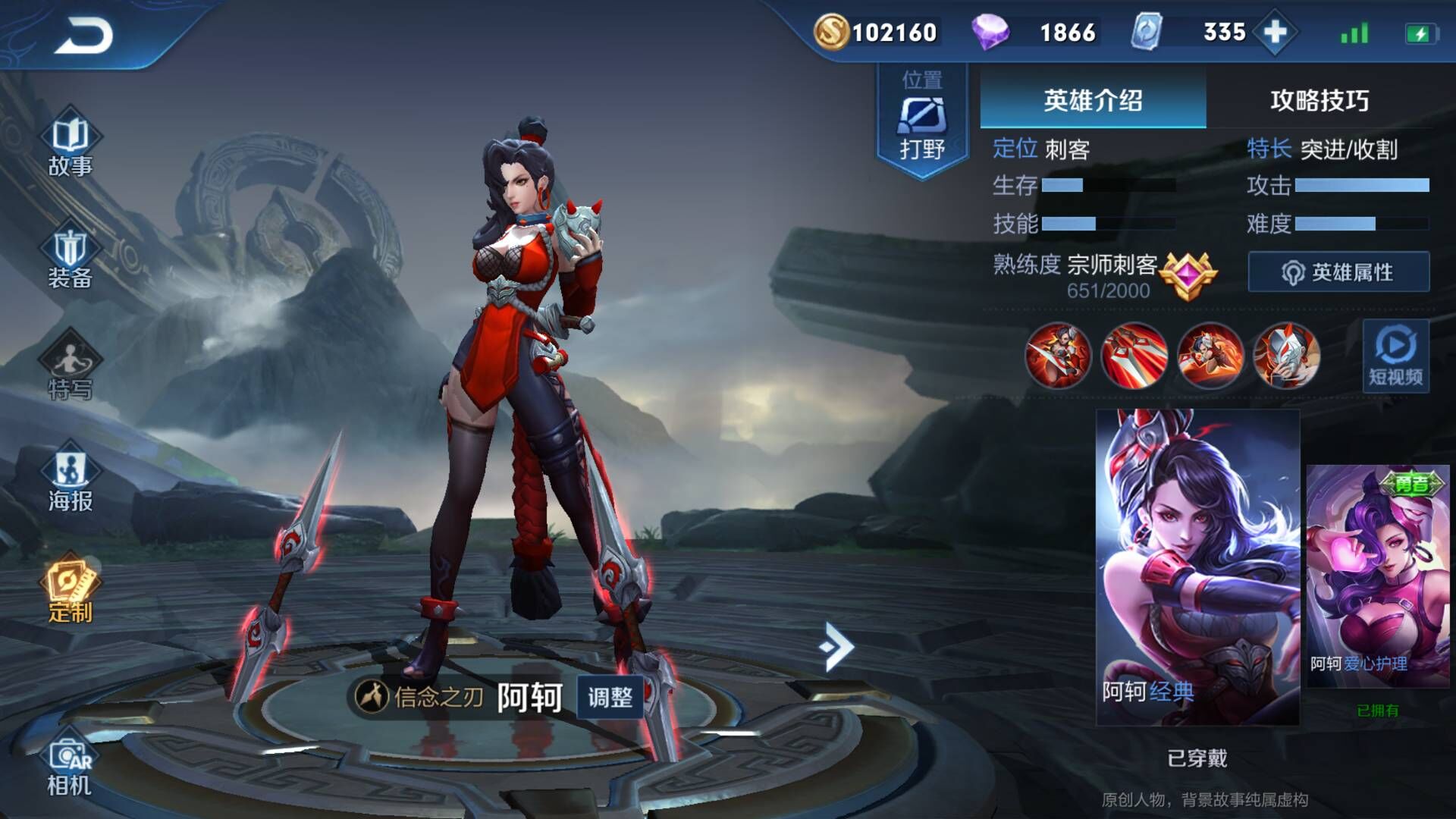Select the 阿轲 爱心护理 skin card
The image size is (1456, 819).
[1377, 576]
